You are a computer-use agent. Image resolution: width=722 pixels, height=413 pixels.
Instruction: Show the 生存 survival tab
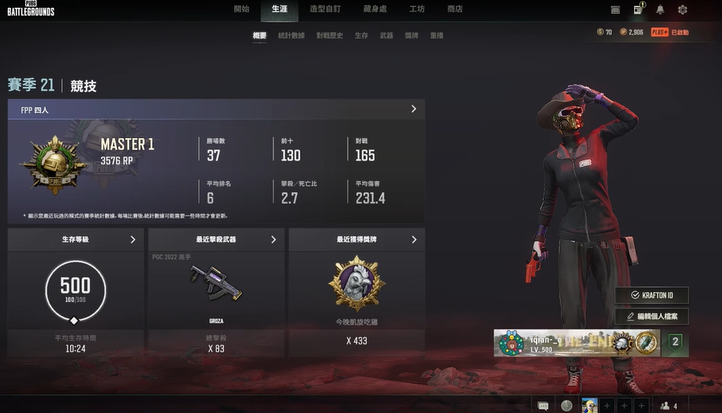tap(361, 35)
